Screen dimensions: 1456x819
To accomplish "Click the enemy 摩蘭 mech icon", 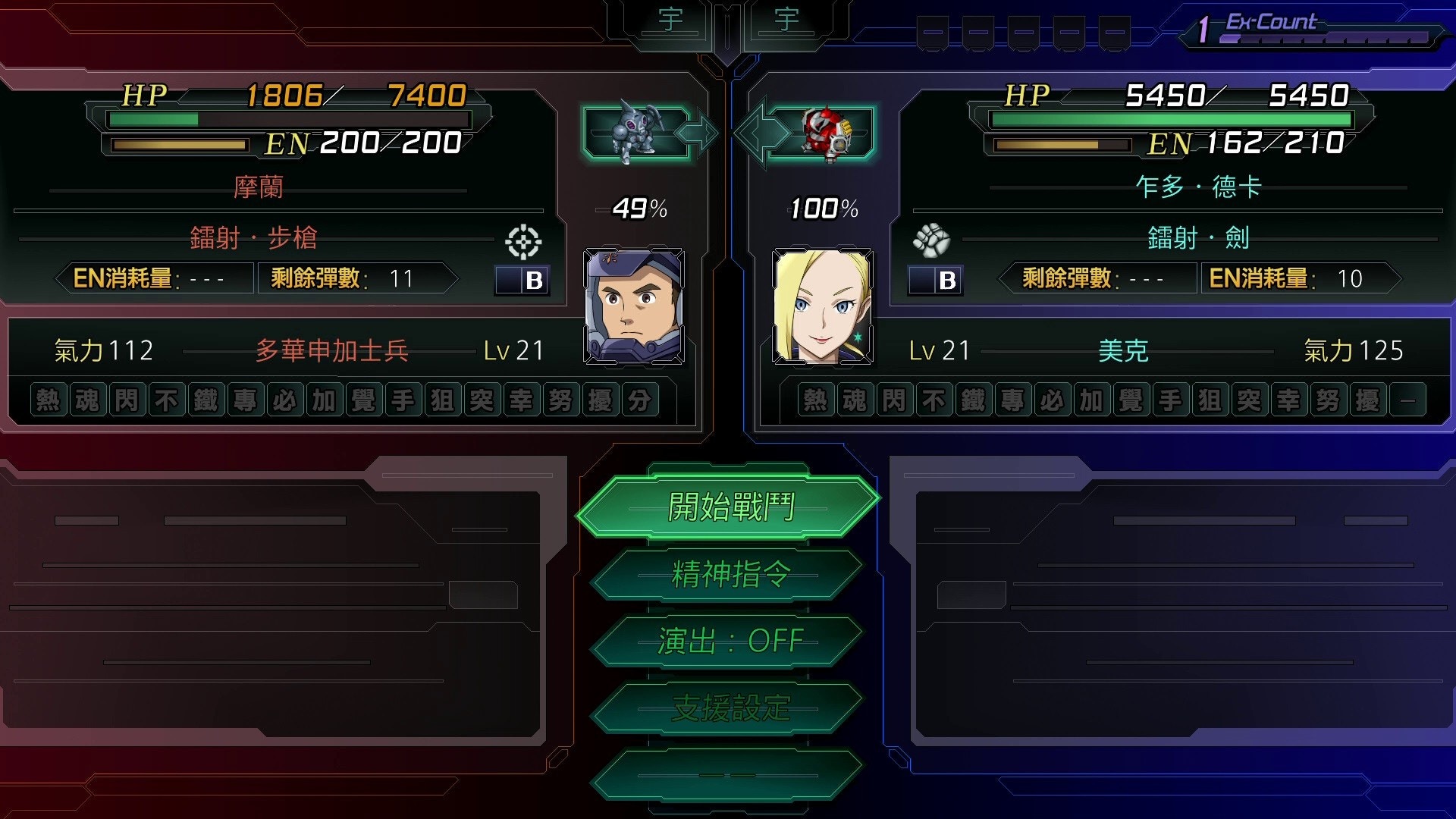I will (635, 133).
